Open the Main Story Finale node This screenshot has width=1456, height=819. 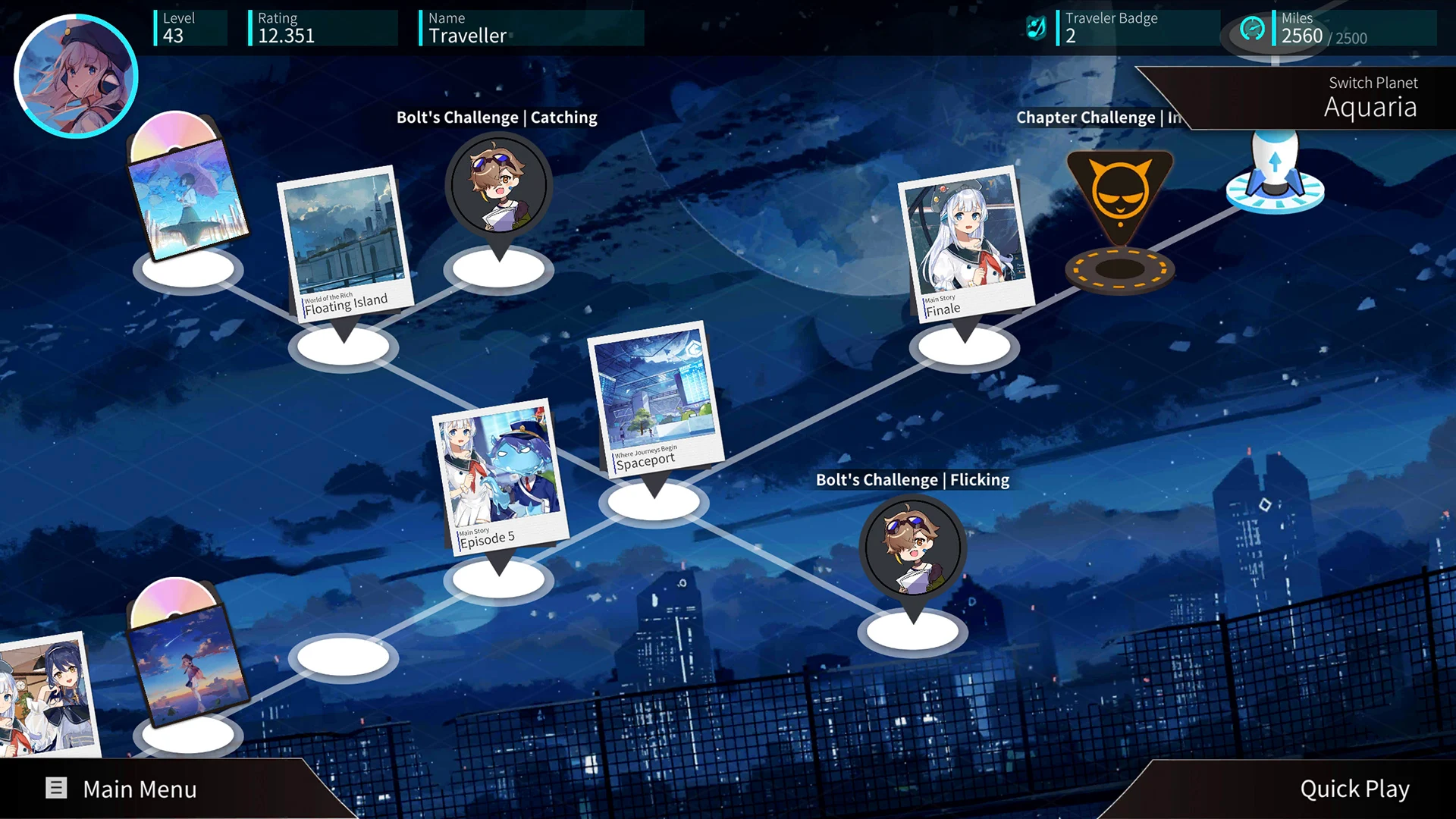(x=965, y=243)
